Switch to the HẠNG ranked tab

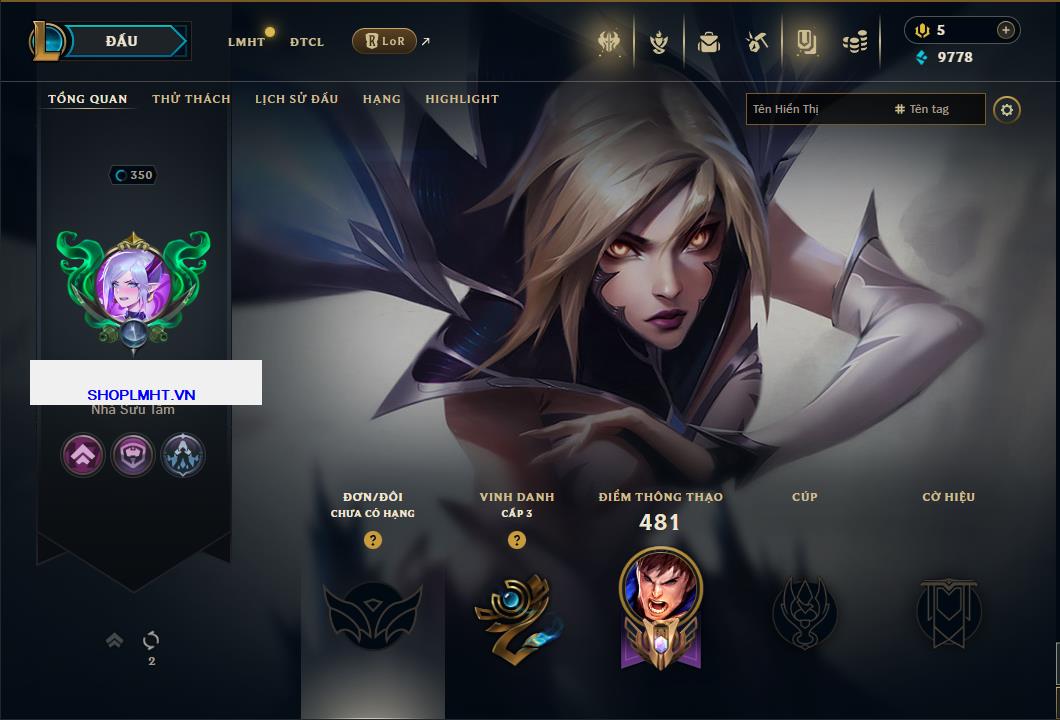tap(382, 99)
